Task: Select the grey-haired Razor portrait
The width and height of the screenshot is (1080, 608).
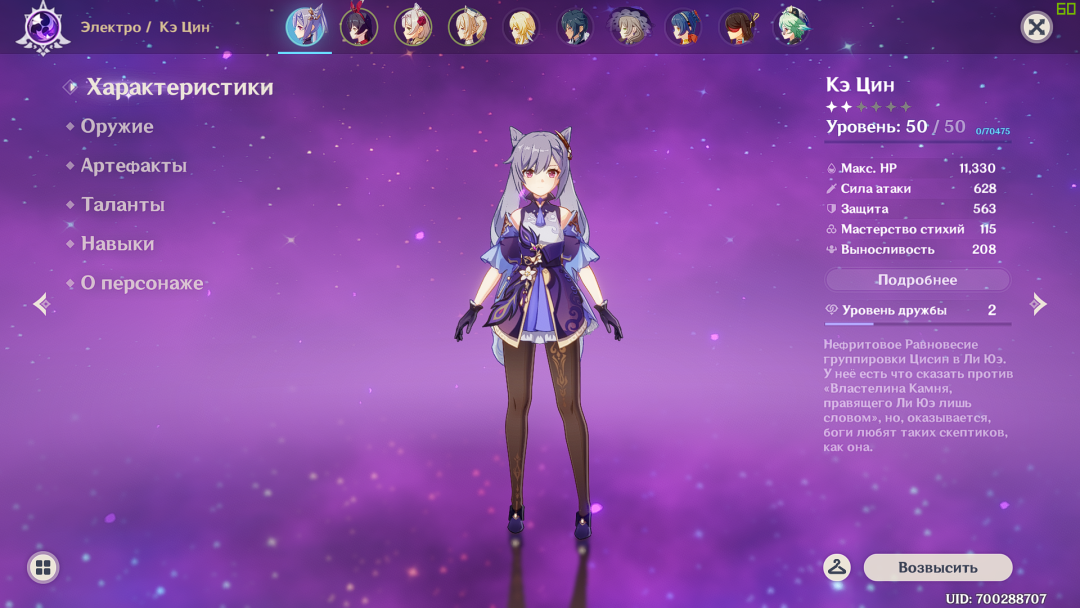Action: [x=630, y=27]
